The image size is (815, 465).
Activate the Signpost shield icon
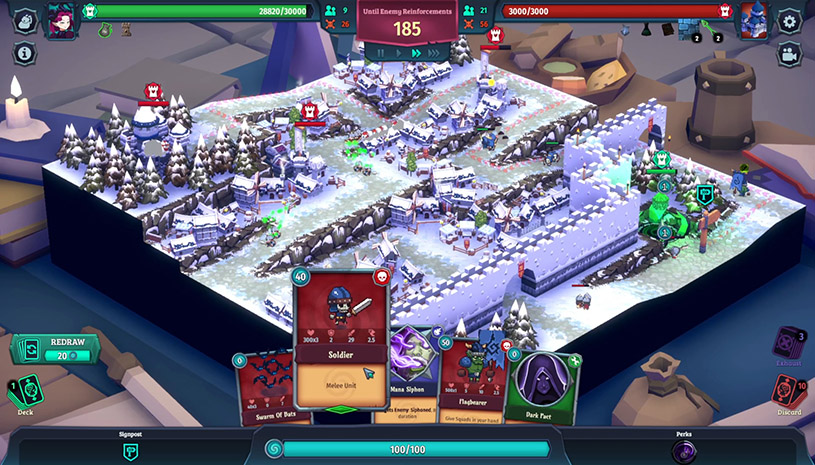pyautogui.click(x=130, y=451)
